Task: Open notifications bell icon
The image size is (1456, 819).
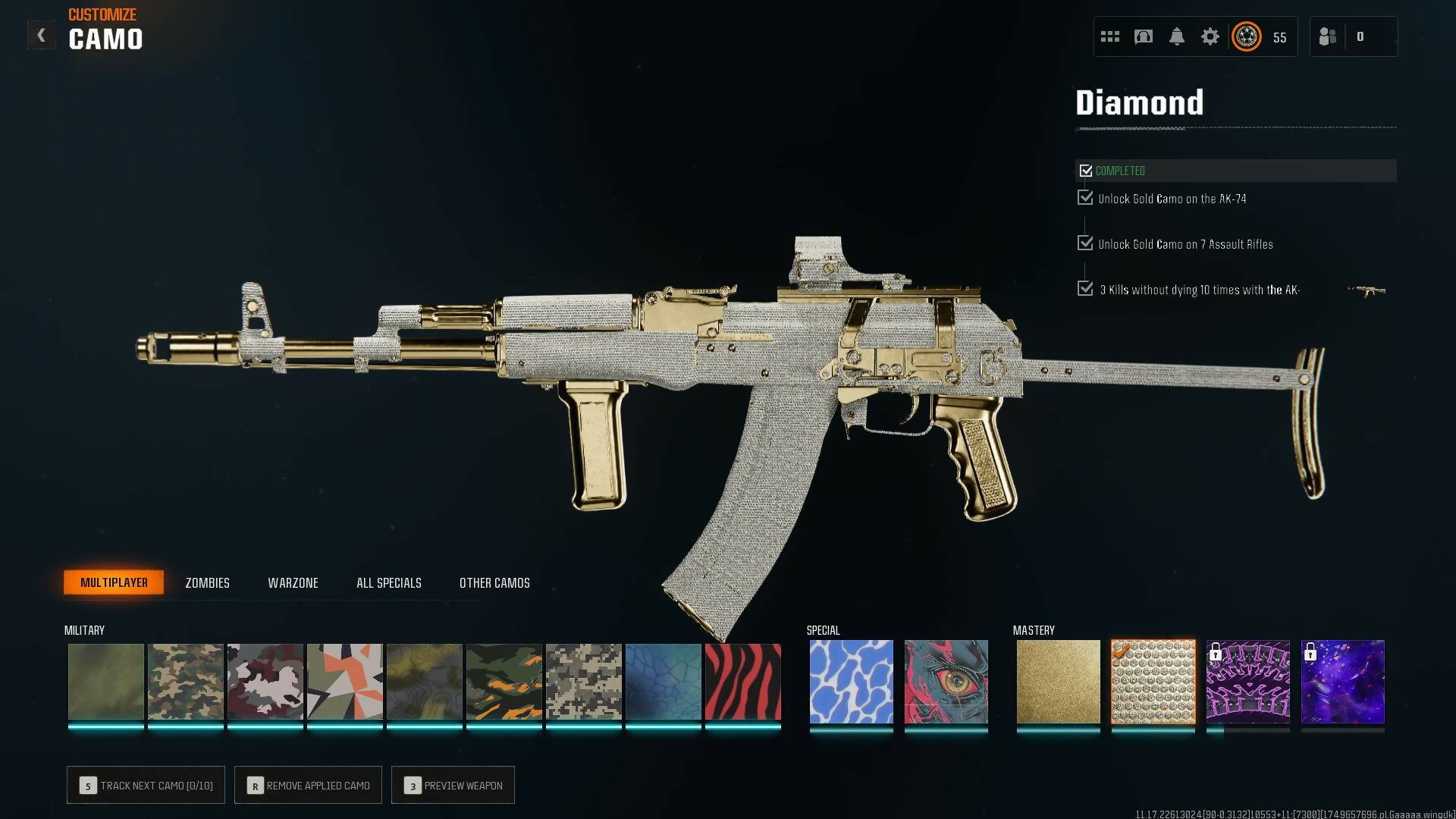Action: (x=1176, y=36)
